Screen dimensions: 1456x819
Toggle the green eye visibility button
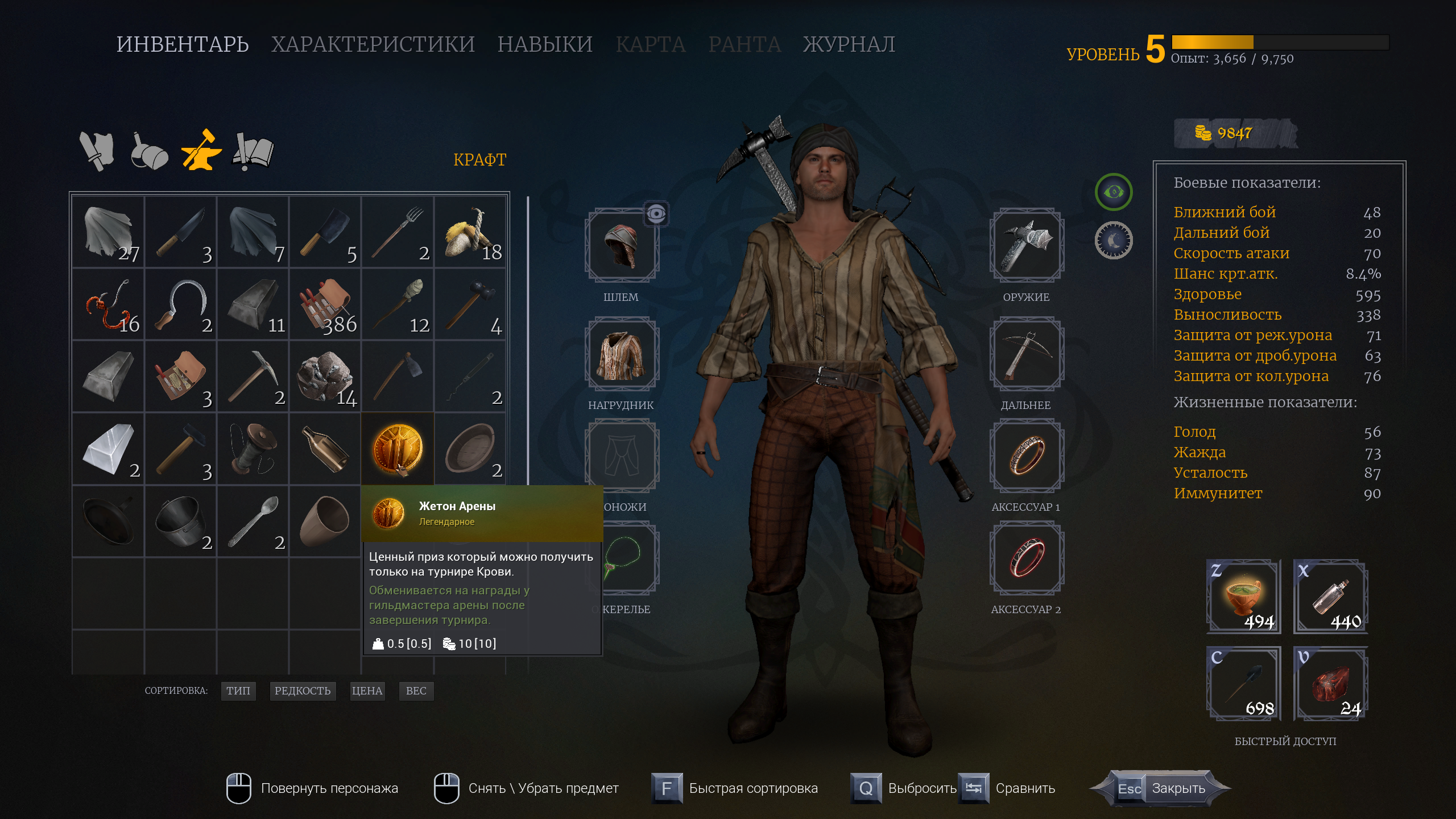[x=1113, y=192]
